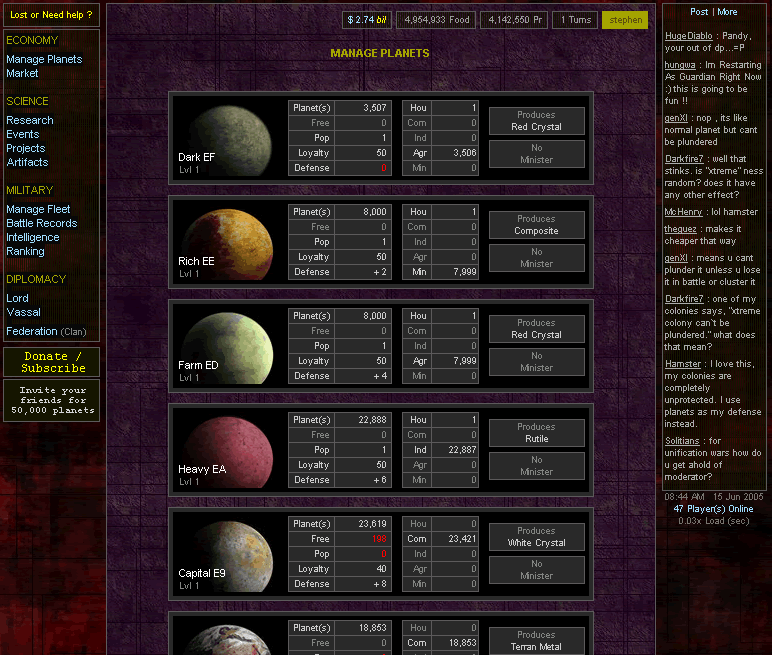
Task: Show the Artifacts page
Action: point(27,162)
